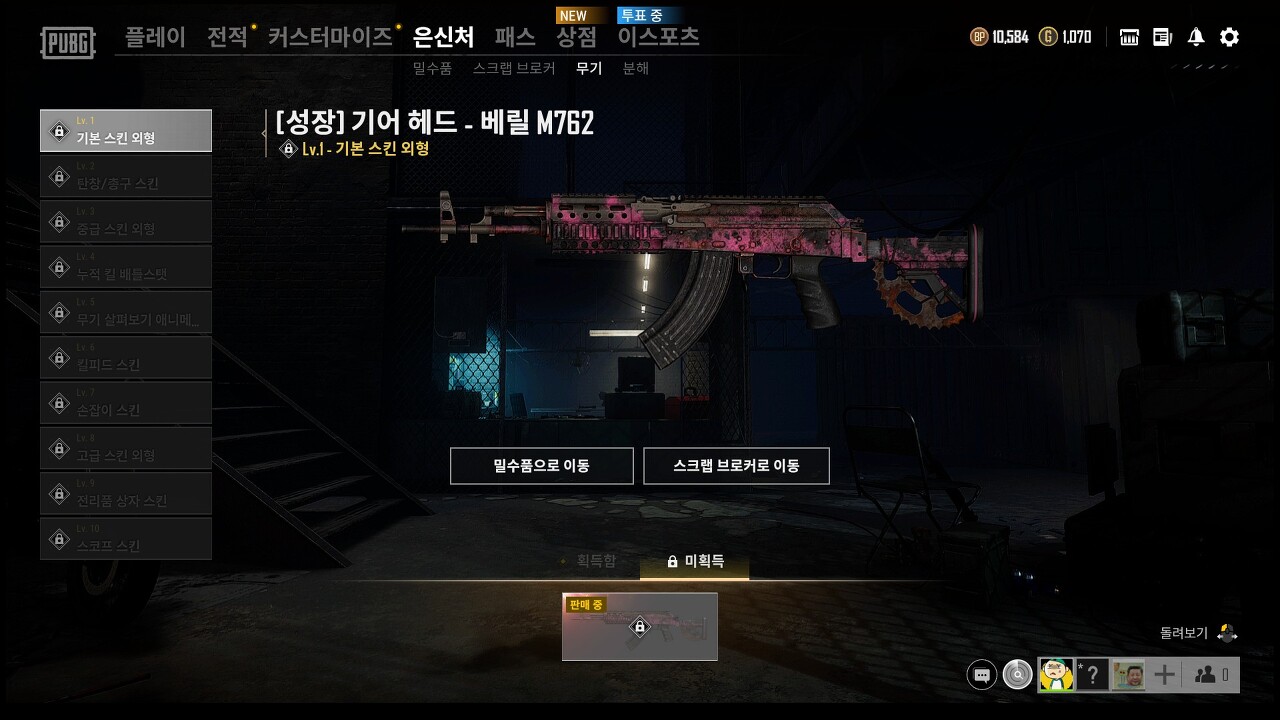Open the news panel icon
This screenshot has height=720, width=1280.
tap(1161, 37)
